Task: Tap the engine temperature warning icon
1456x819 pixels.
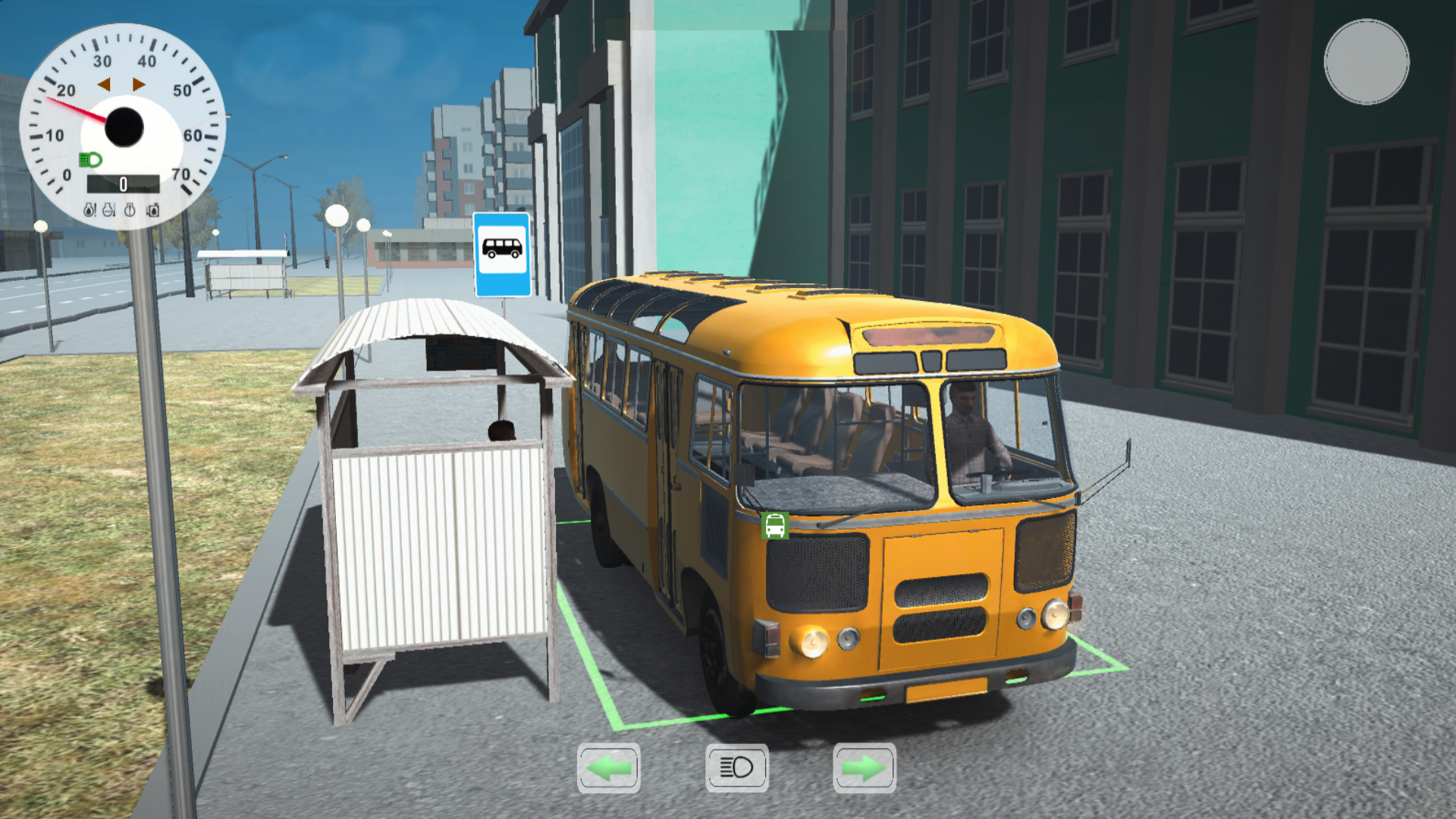Action: (x=108, y=211)
